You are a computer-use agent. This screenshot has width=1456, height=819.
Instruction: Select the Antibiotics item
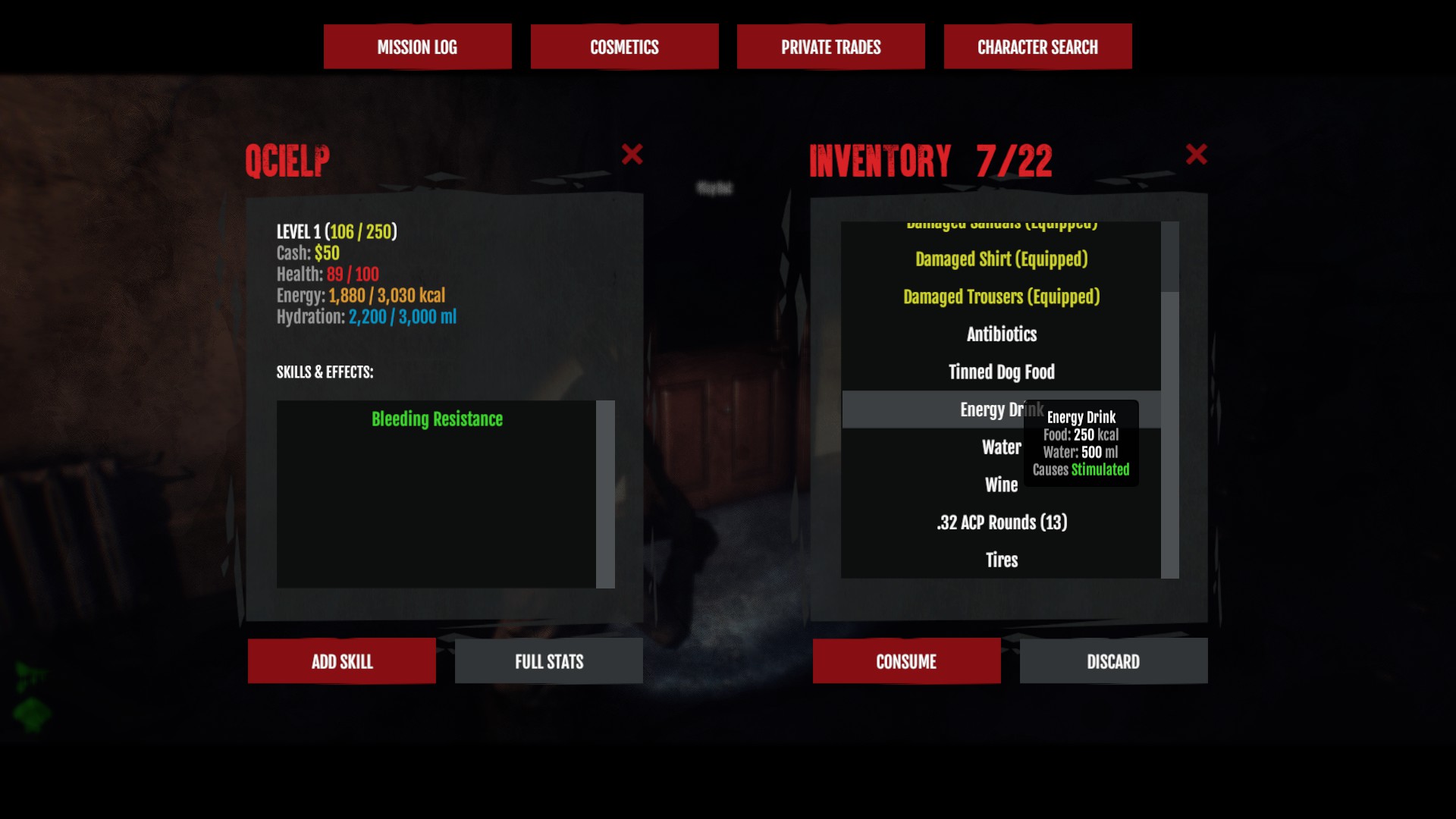tap(1001, 334)
